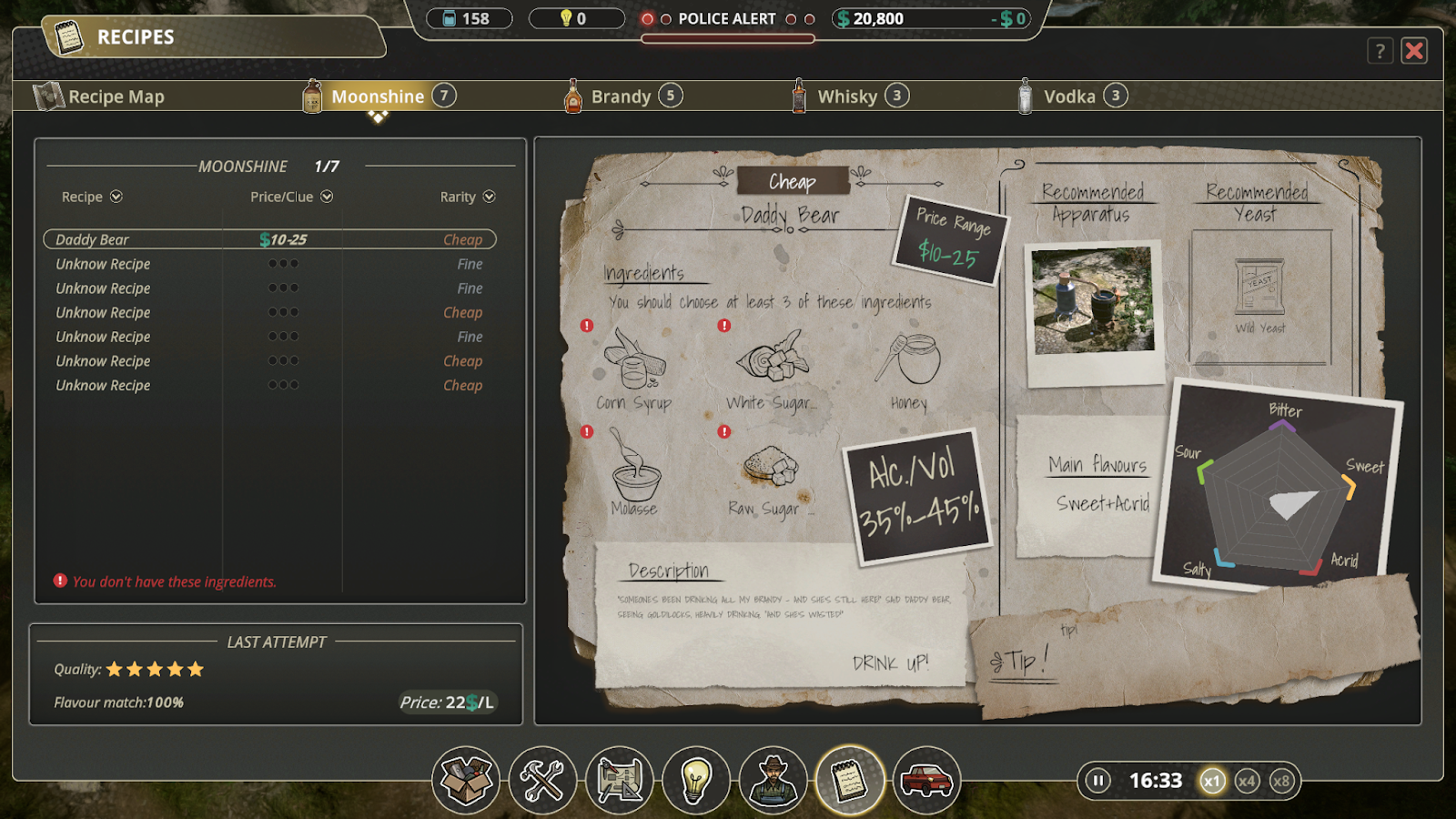Screen dimensions: 1456x819
Task: Open the wrench and screwdriver tools menu
Action: tap(542, 780)
